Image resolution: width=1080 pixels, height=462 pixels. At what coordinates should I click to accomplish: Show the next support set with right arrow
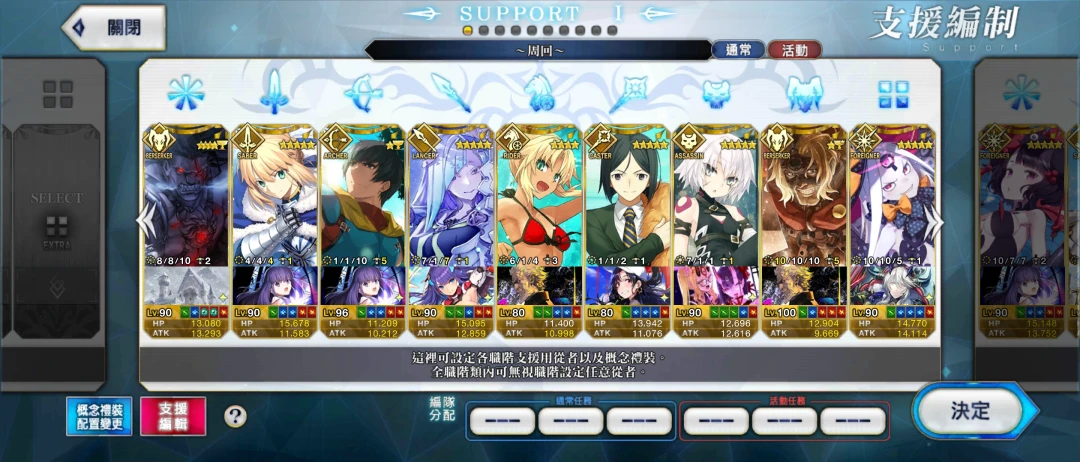click(x=934, y=218)
